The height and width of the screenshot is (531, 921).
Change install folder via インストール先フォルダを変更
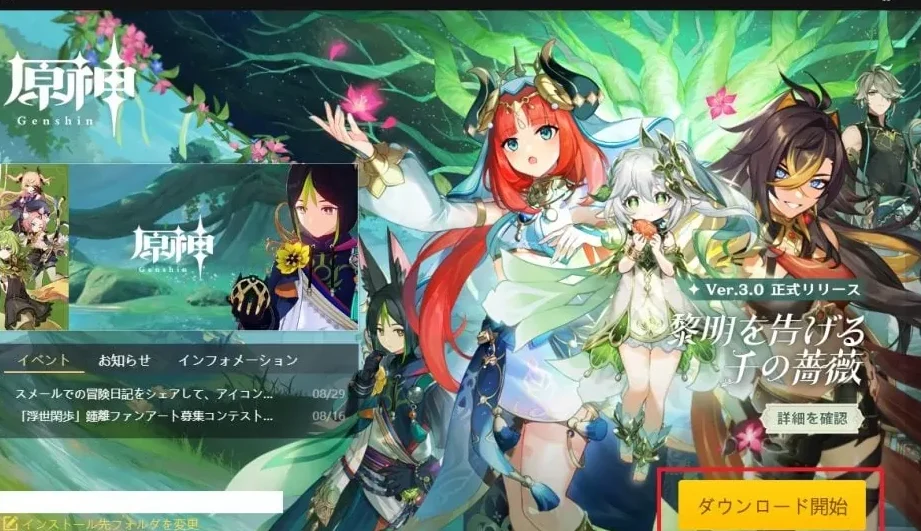click(x=110, y=523)
